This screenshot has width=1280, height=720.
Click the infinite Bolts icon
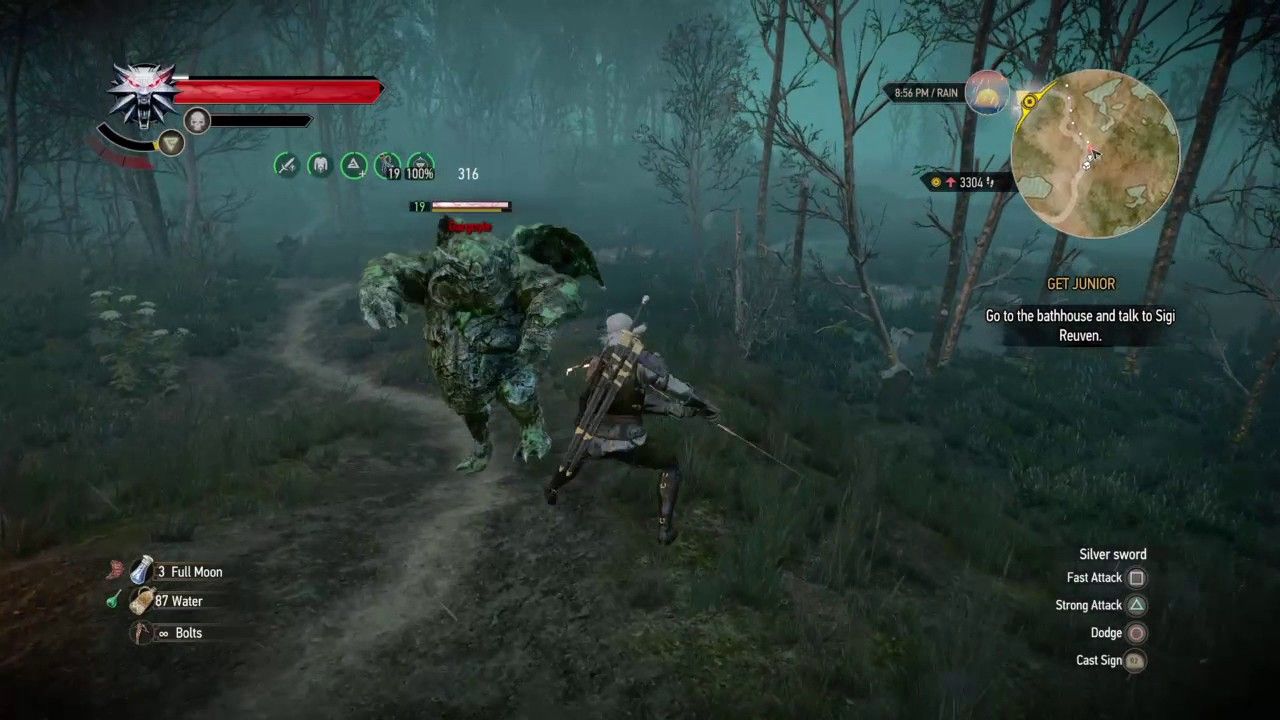tap(140, 632)
